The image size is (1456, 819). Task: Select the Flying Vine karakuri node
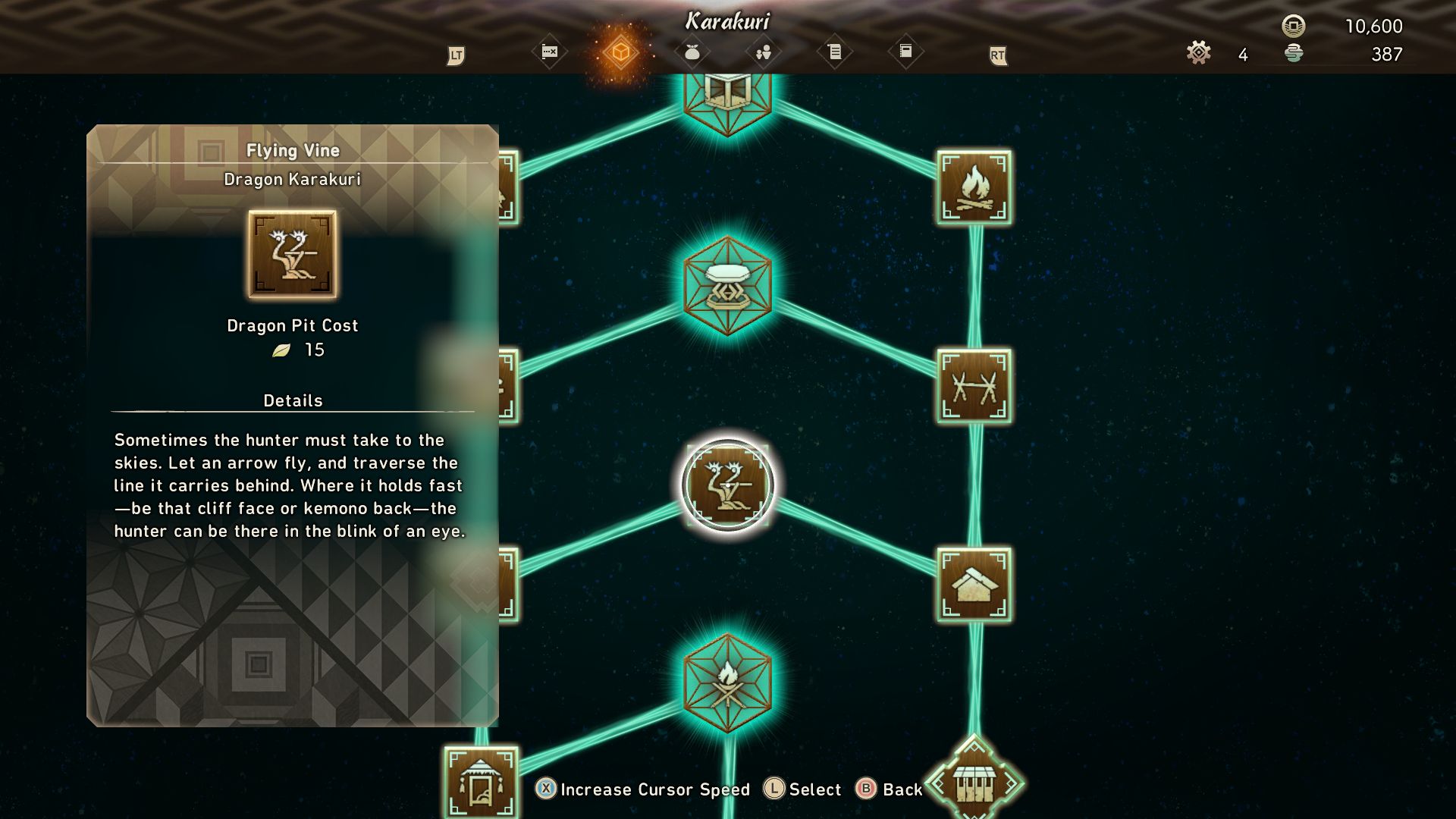click(727, 485)
